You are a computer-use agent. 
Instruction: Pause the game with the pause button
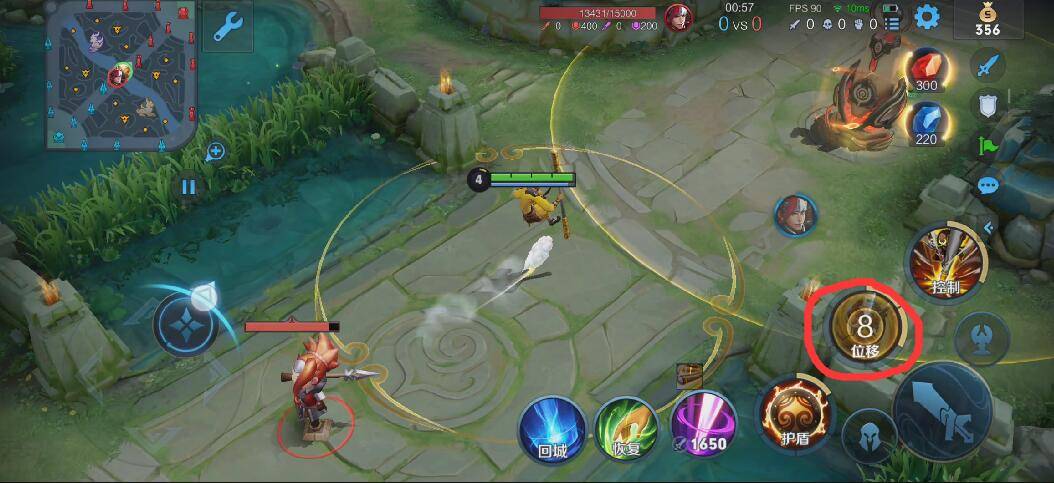[188, 186]
